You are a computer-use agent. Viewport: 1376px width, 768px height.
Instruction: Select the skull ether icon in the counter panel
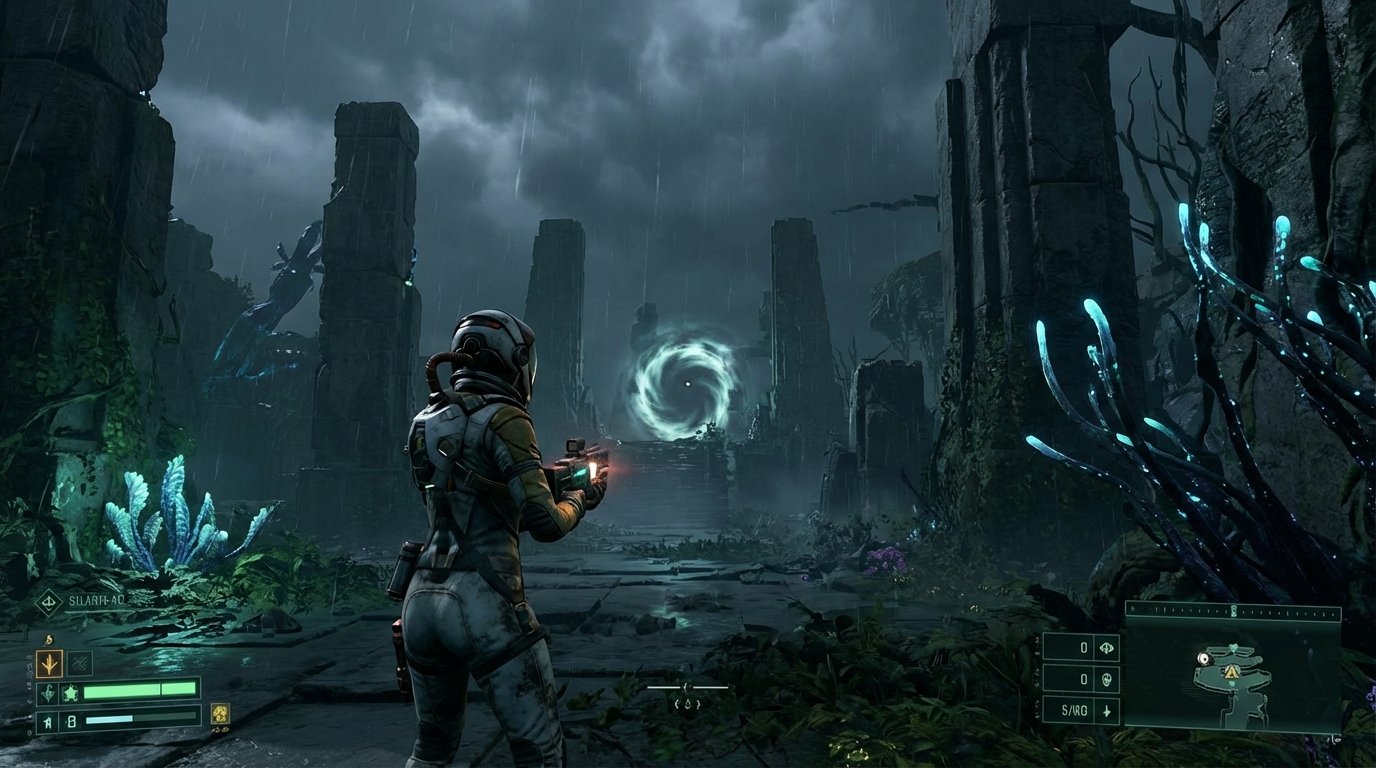1106,680
